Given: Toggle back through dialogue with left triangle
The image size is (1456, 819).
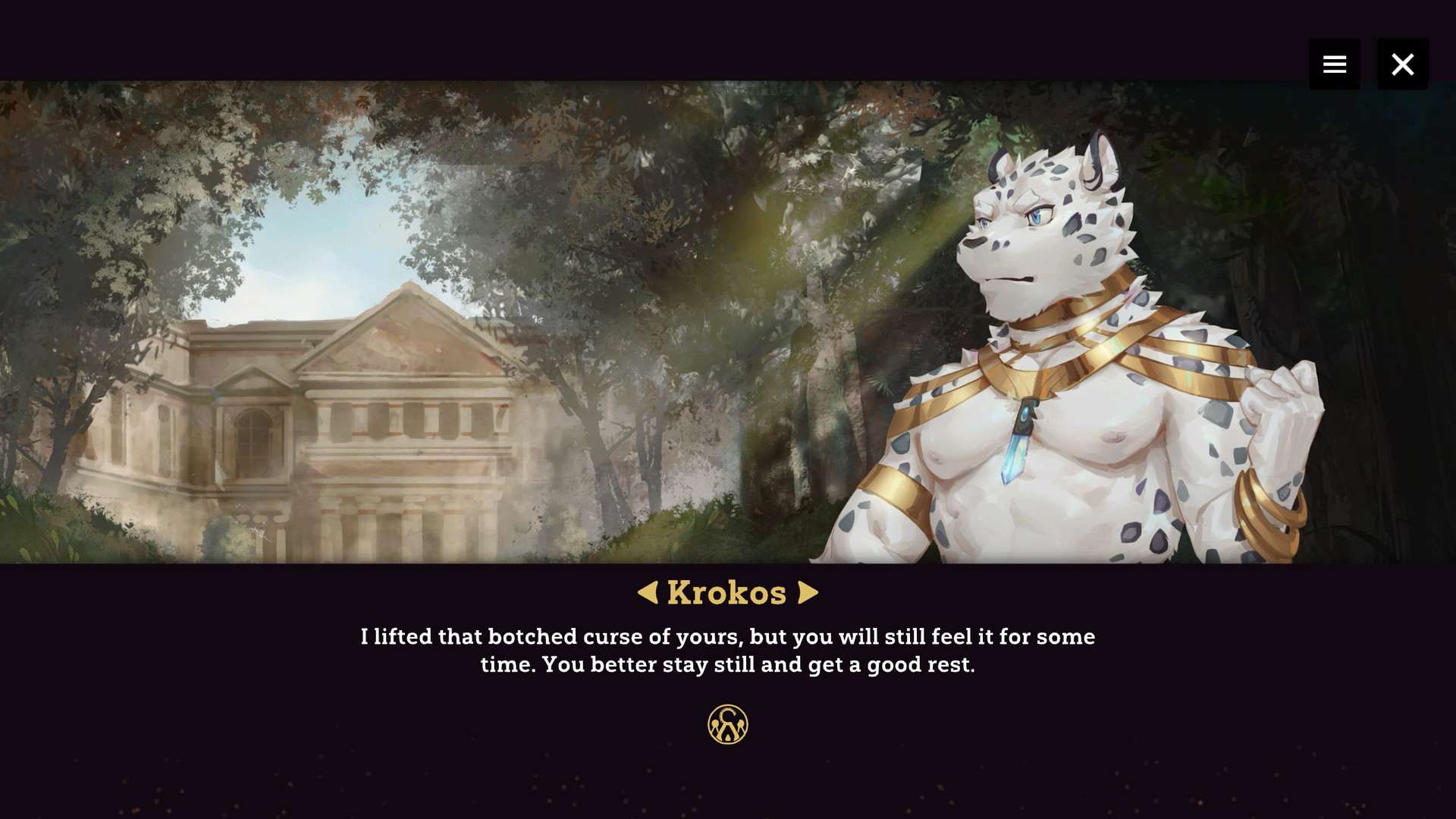Looking at the screenshot, I should pos(651,592).
